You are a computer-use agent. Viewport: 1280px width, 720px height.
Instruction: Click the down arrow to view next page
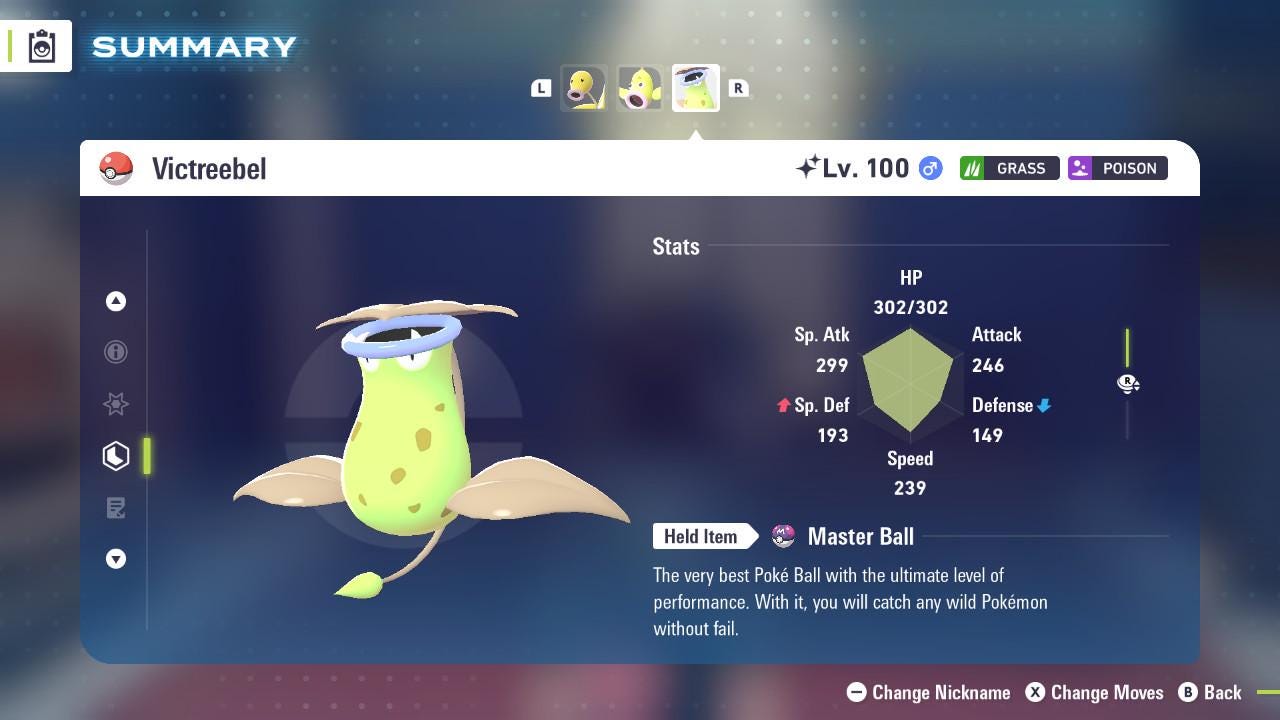(116, 559)
